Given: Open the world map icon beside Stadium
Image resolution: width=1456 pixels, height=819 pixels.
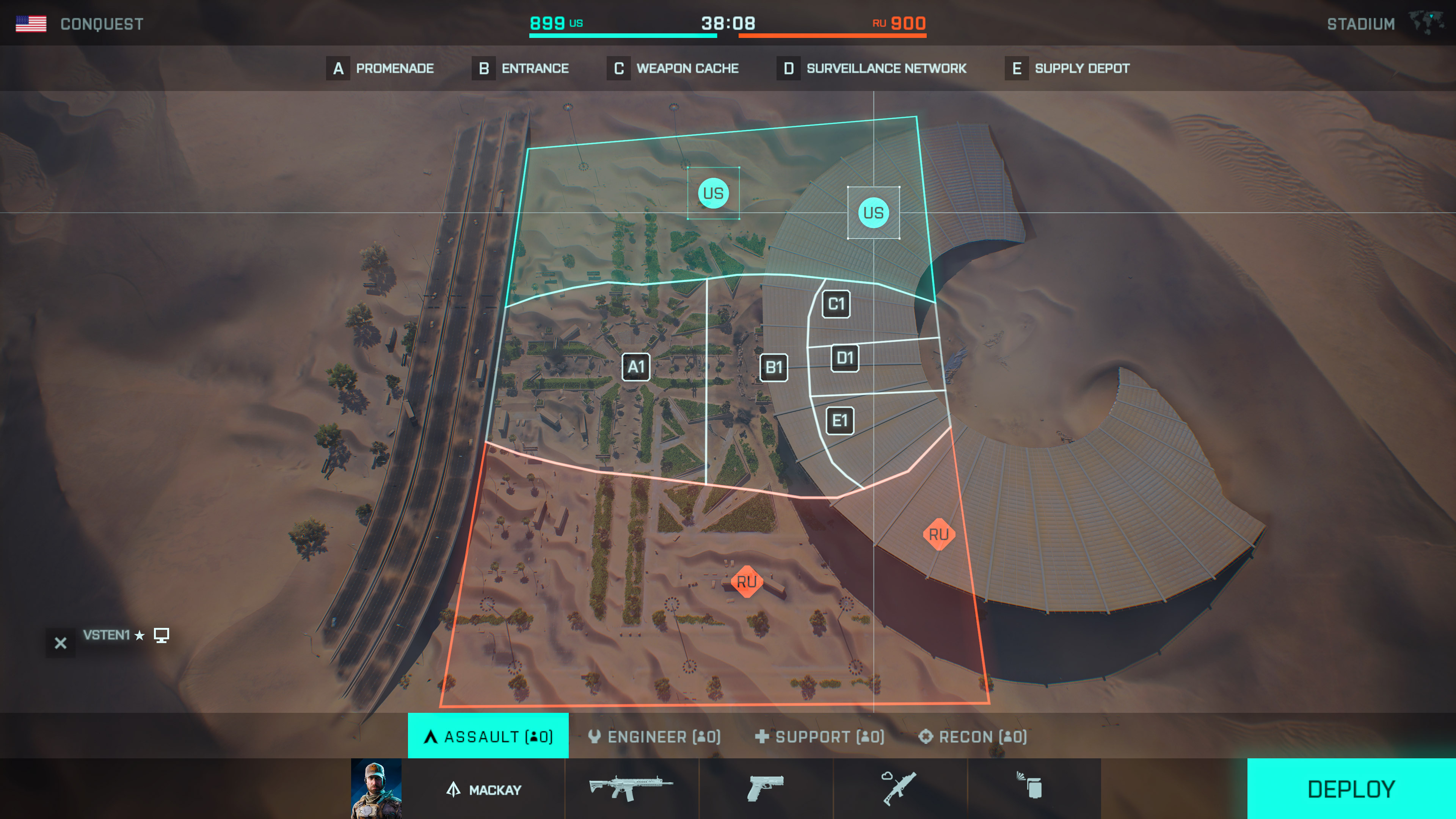Looking at the screenshot, I should pyautogui.click(x=1426, y=23).
